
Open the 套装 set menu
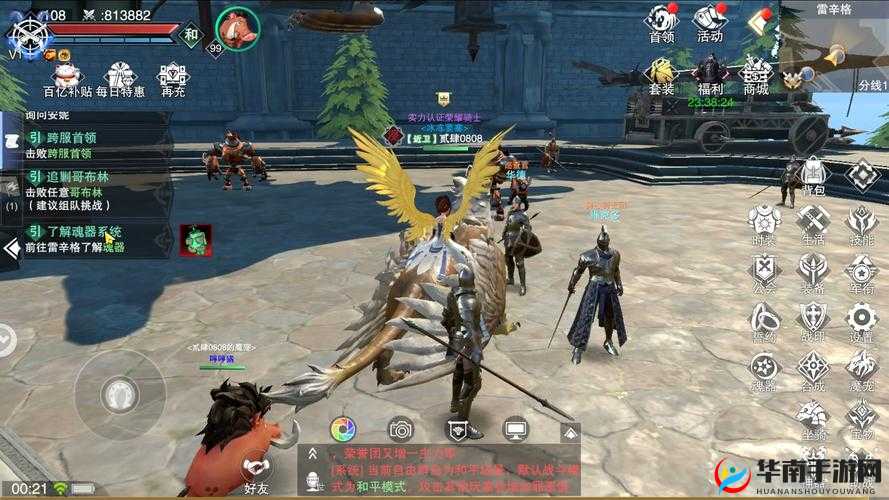(x=661, y=74)
